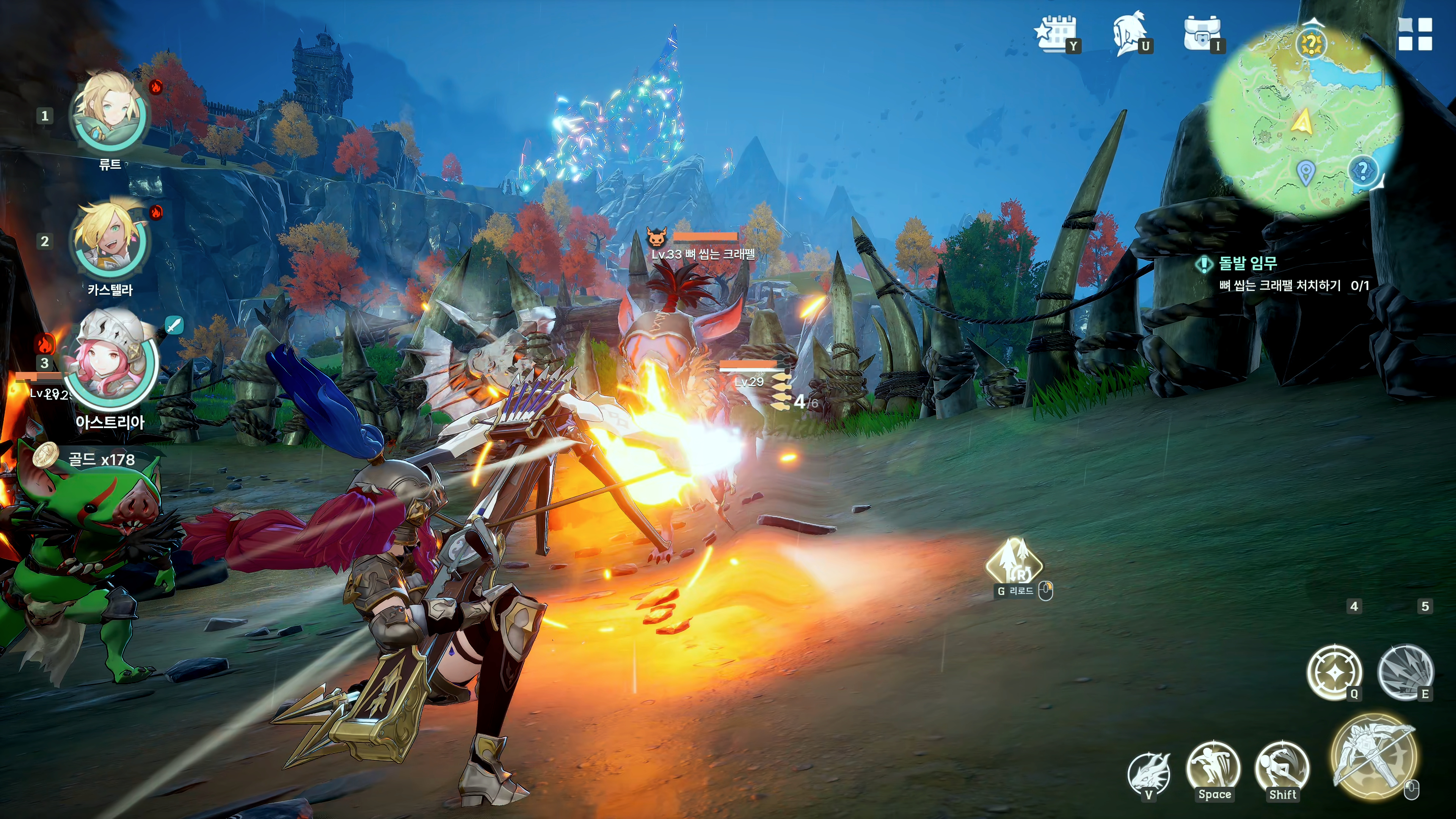Select 아스트리아 character portrait
This screenshot has width=1456, height=819.
pos(111,362)
